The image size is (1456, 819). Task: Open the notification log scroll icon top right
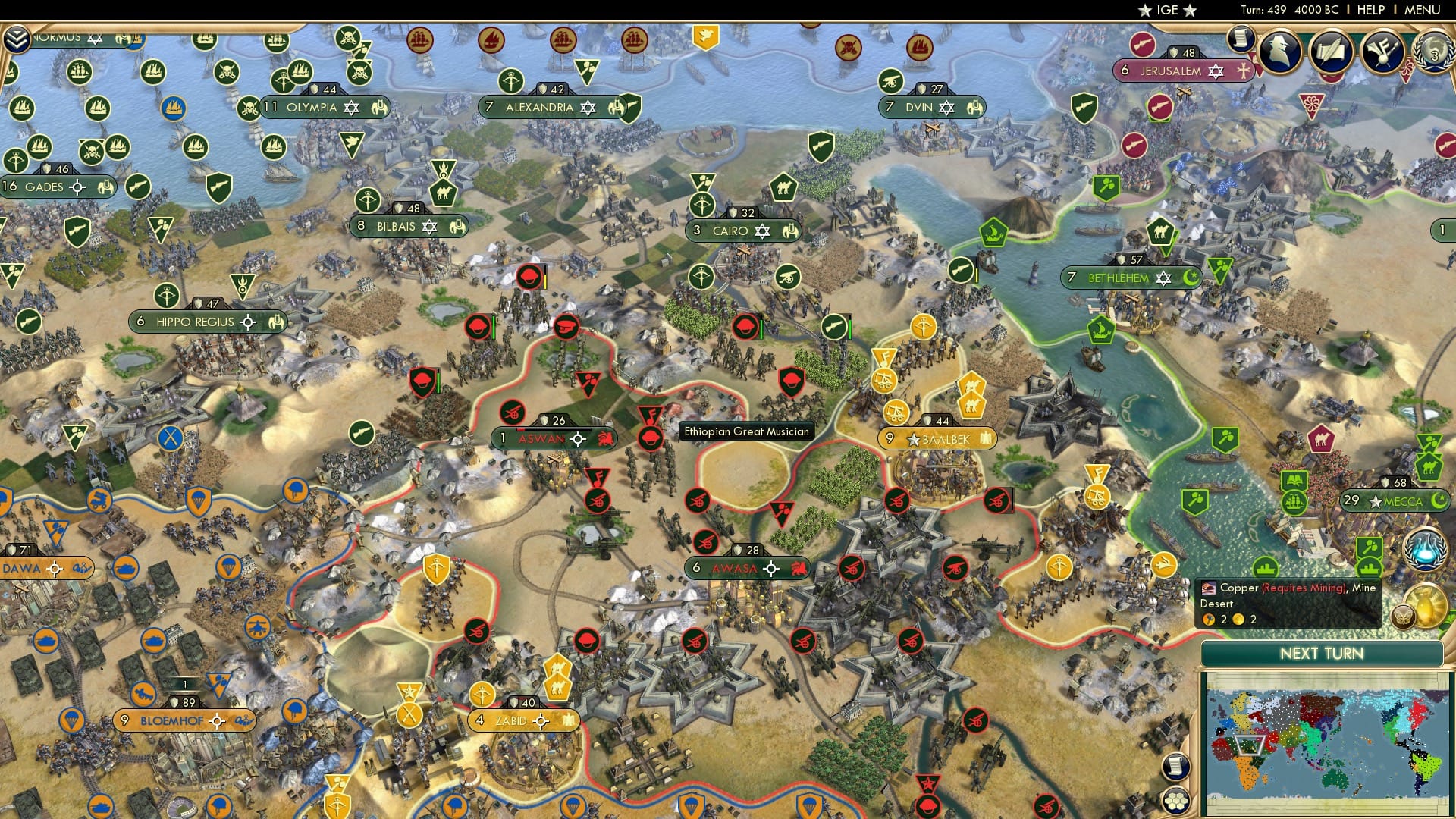1240,39
